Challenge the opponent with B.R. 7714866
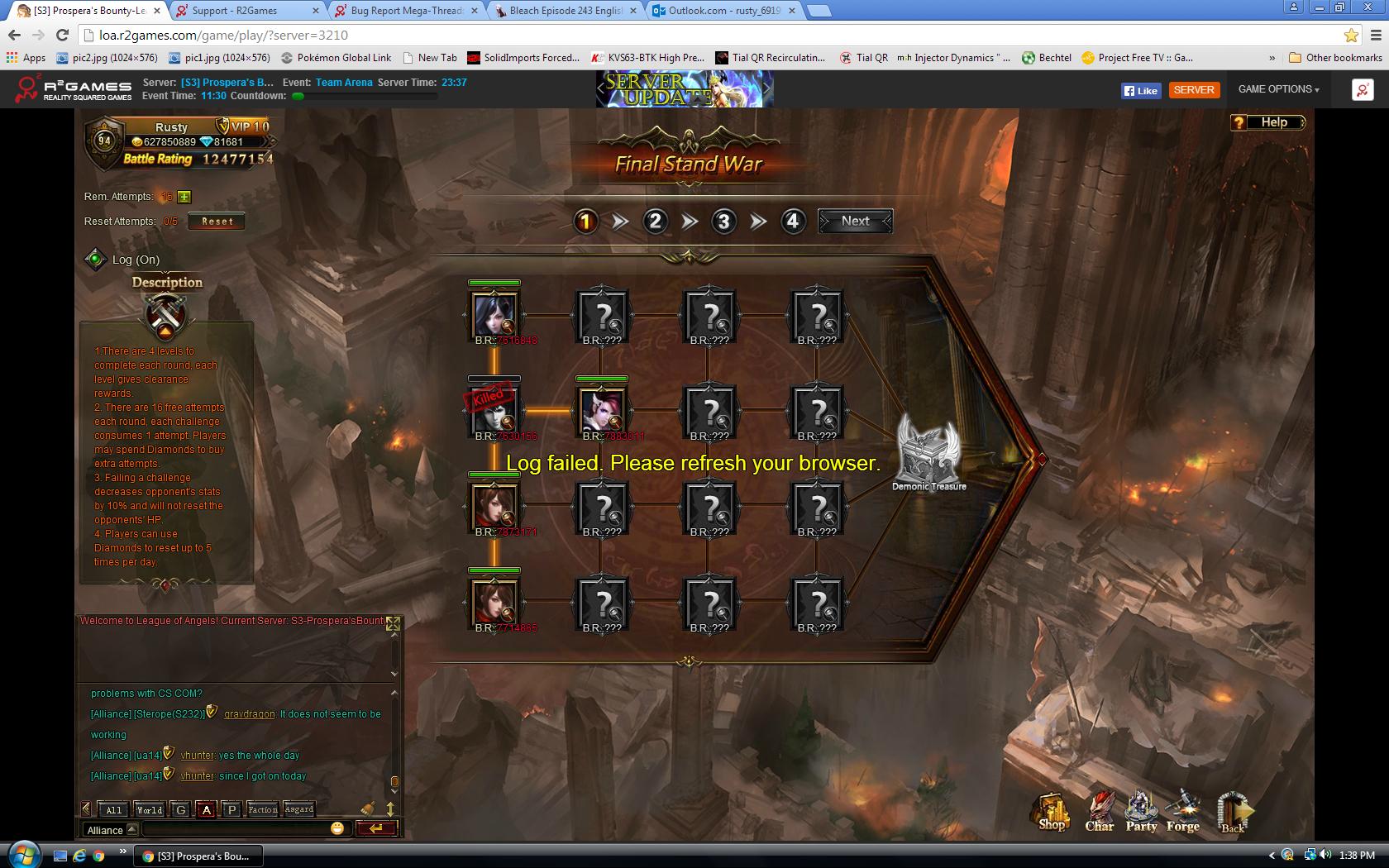Image resolution: width=1389 pixels, height=868 pixels. pyautogui.click(x=494, y=601)
